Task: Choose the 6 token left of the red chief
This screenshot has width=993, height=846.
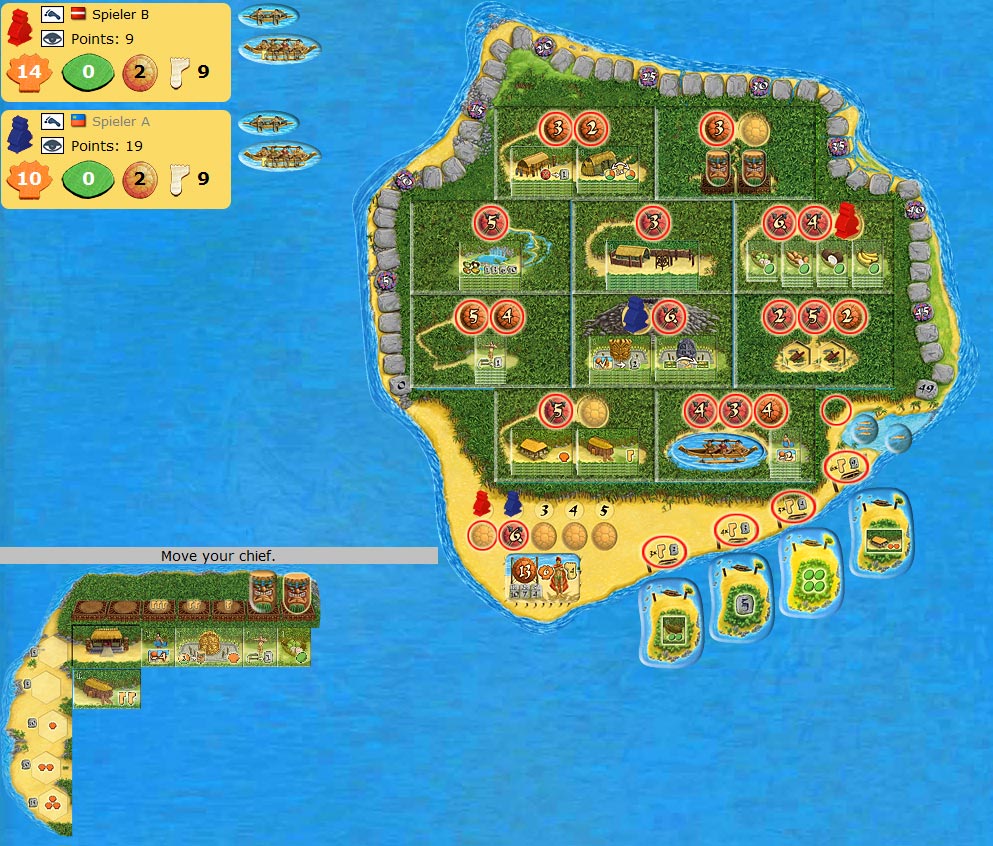Action: 779,222
